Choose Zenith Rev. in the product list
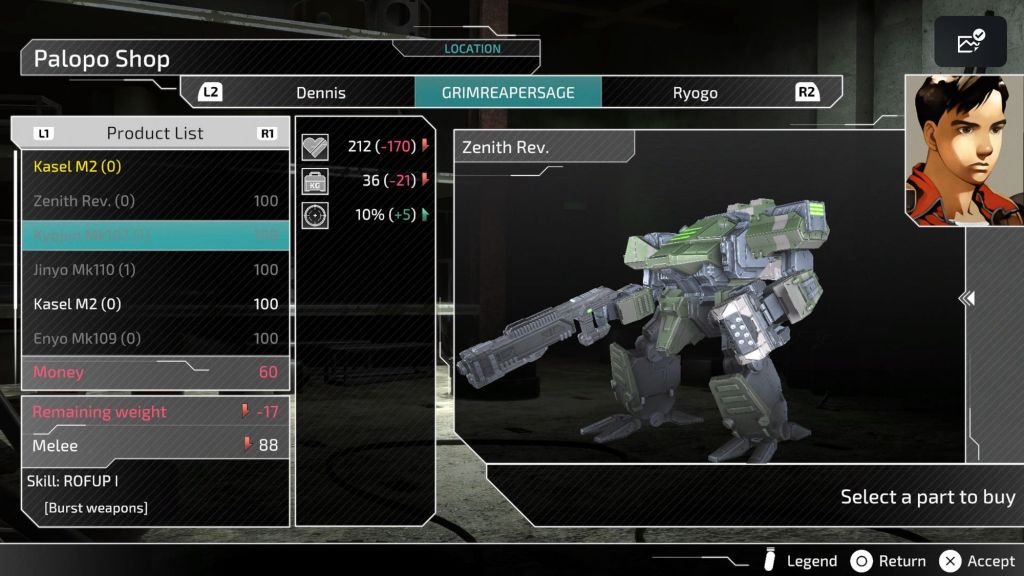Screen dimensions: 1024x576 pyautogui.click(x=155, y=201)
